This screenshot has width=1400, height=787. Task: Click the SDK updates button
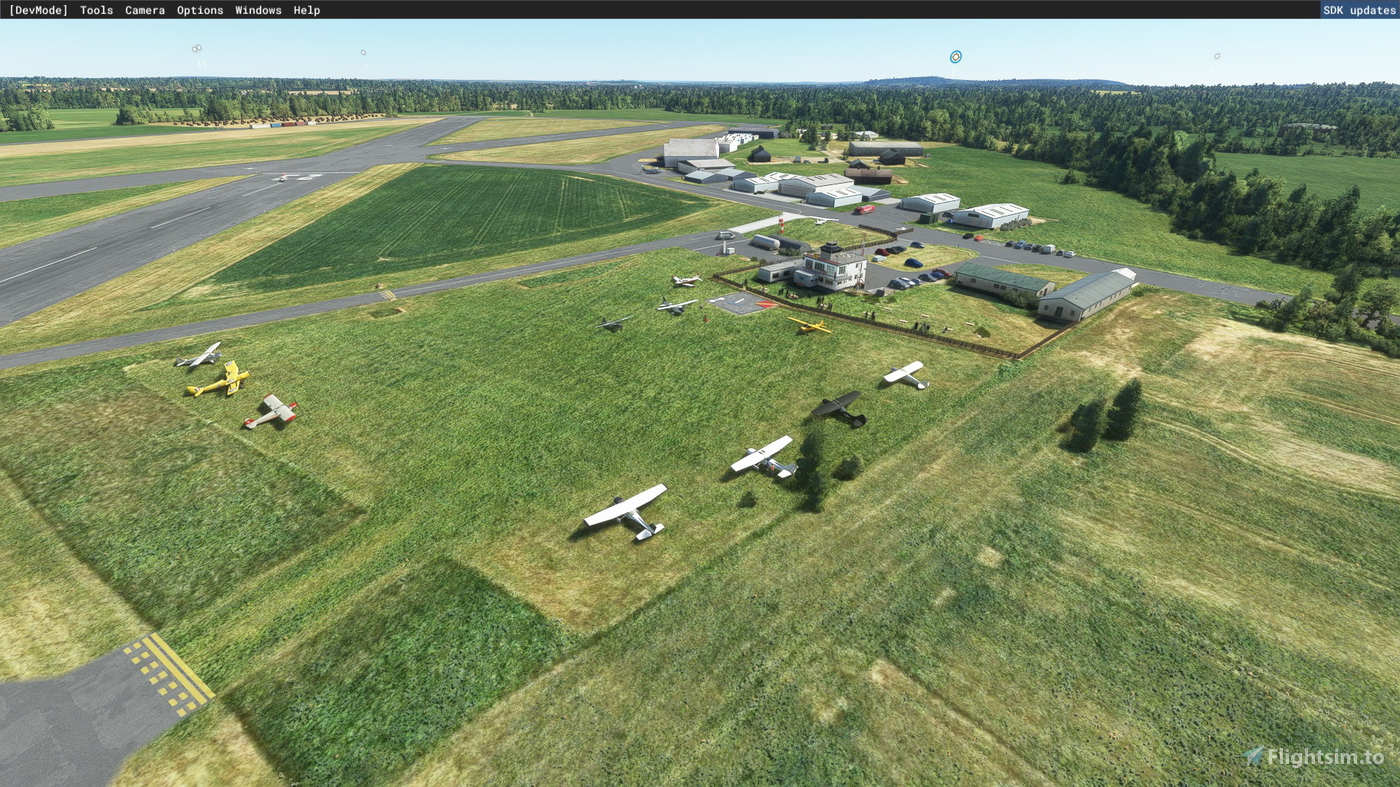1358,9
